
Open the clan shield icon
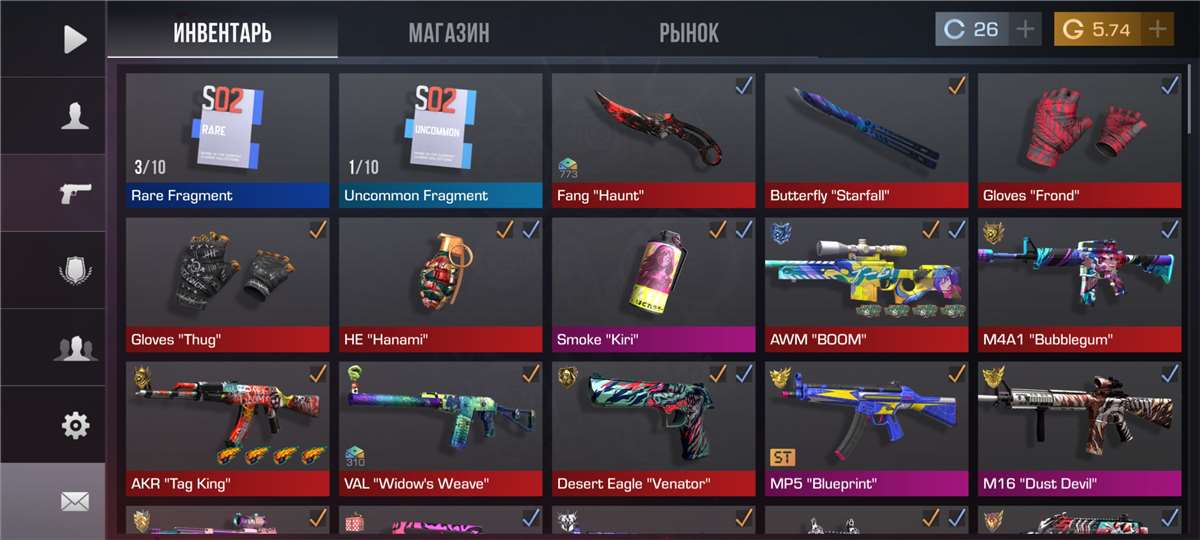coord(75,270)
